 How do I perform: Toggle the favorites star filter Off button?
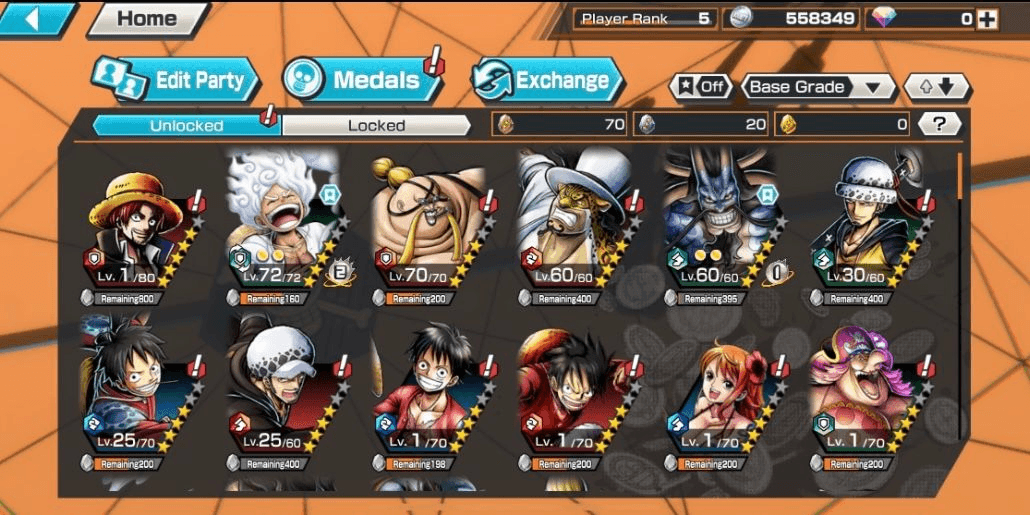click(x=699, y=87)
